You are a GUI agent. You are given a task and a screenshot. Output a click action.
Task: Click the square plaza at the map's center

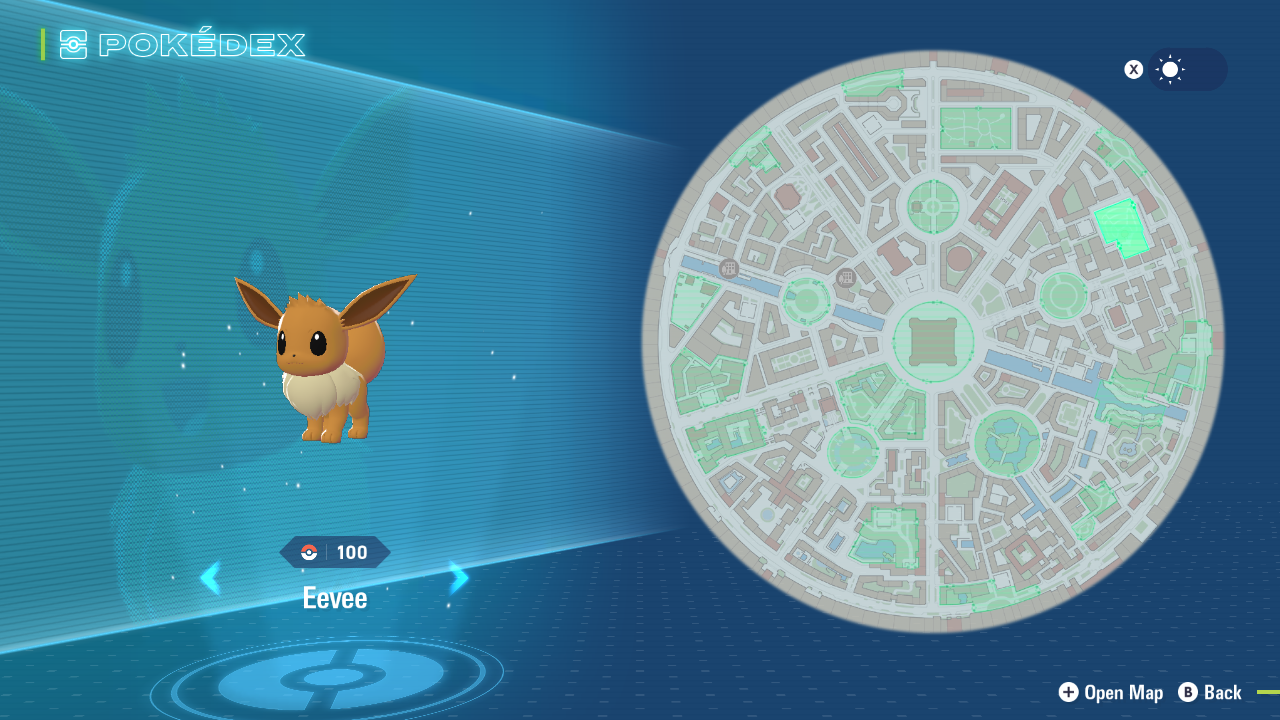[932, 341]
